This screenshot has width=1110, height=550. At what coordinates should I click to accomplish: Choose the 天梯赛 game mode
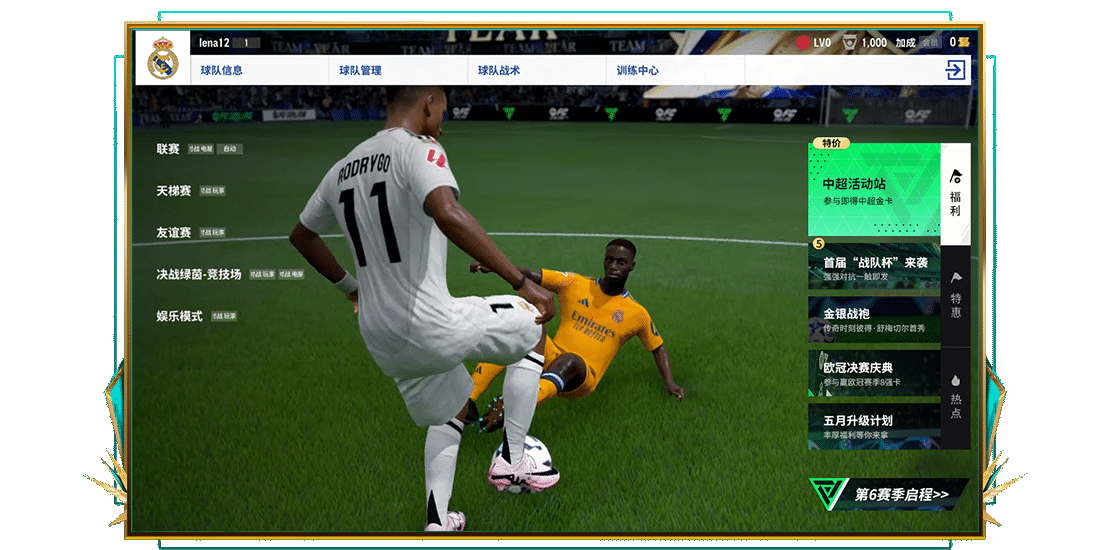[173, 190]
